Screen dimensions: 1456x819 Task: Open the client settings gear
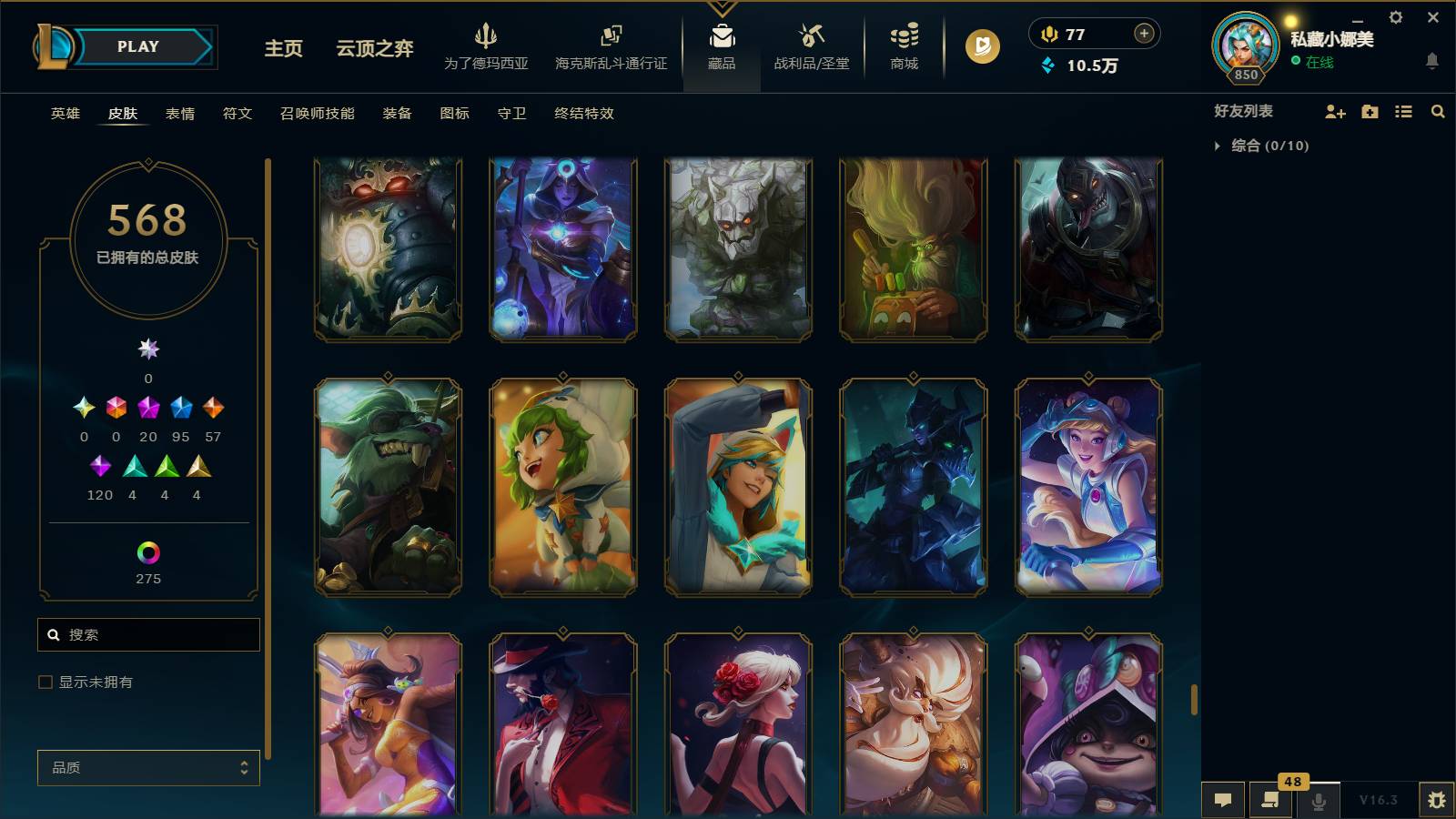(x=1395, y=16)
